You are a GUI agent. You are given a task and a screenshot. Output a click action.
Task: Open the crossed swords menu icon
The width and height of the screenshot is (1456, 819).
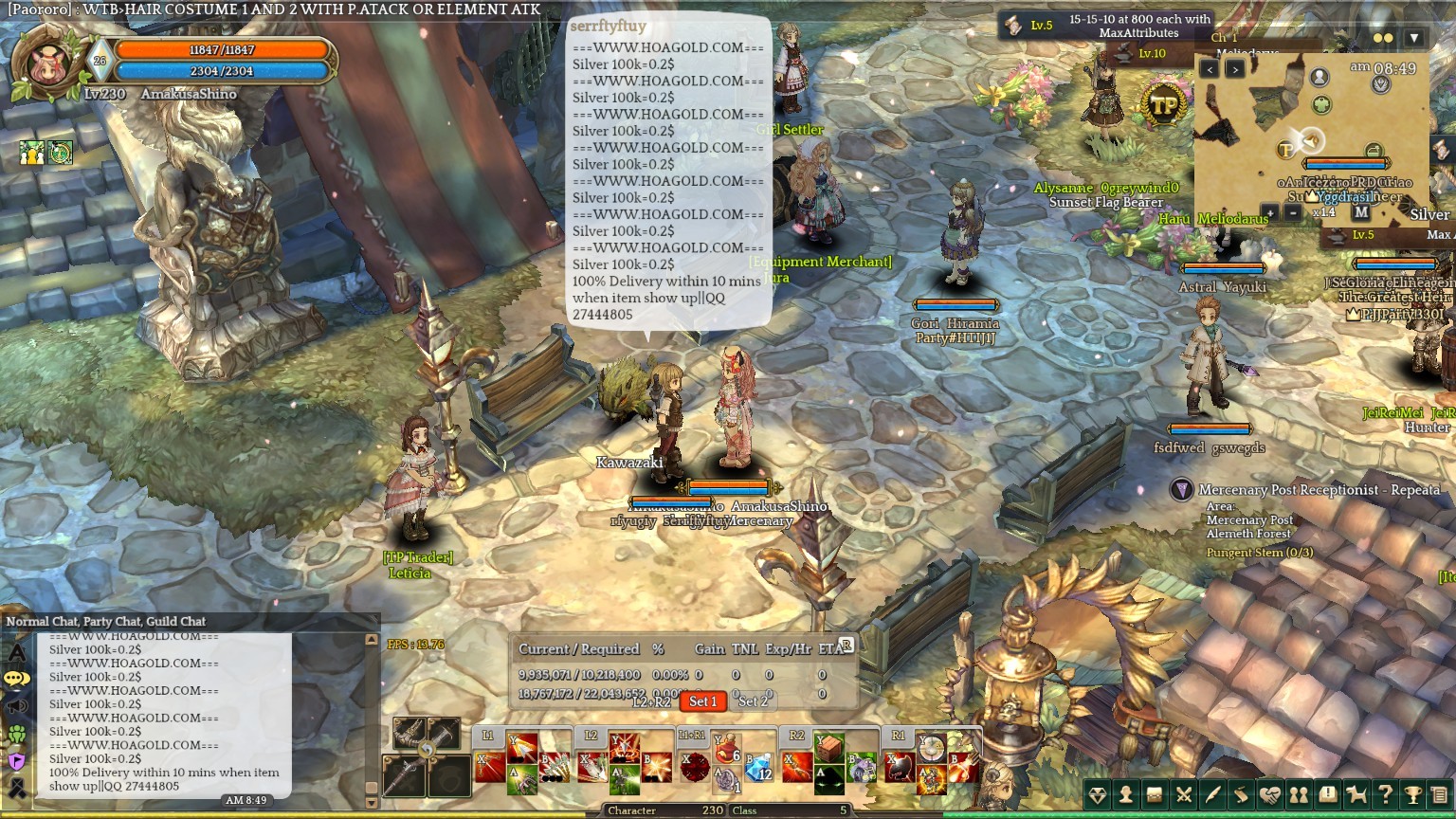click(x=1184, y=795)
